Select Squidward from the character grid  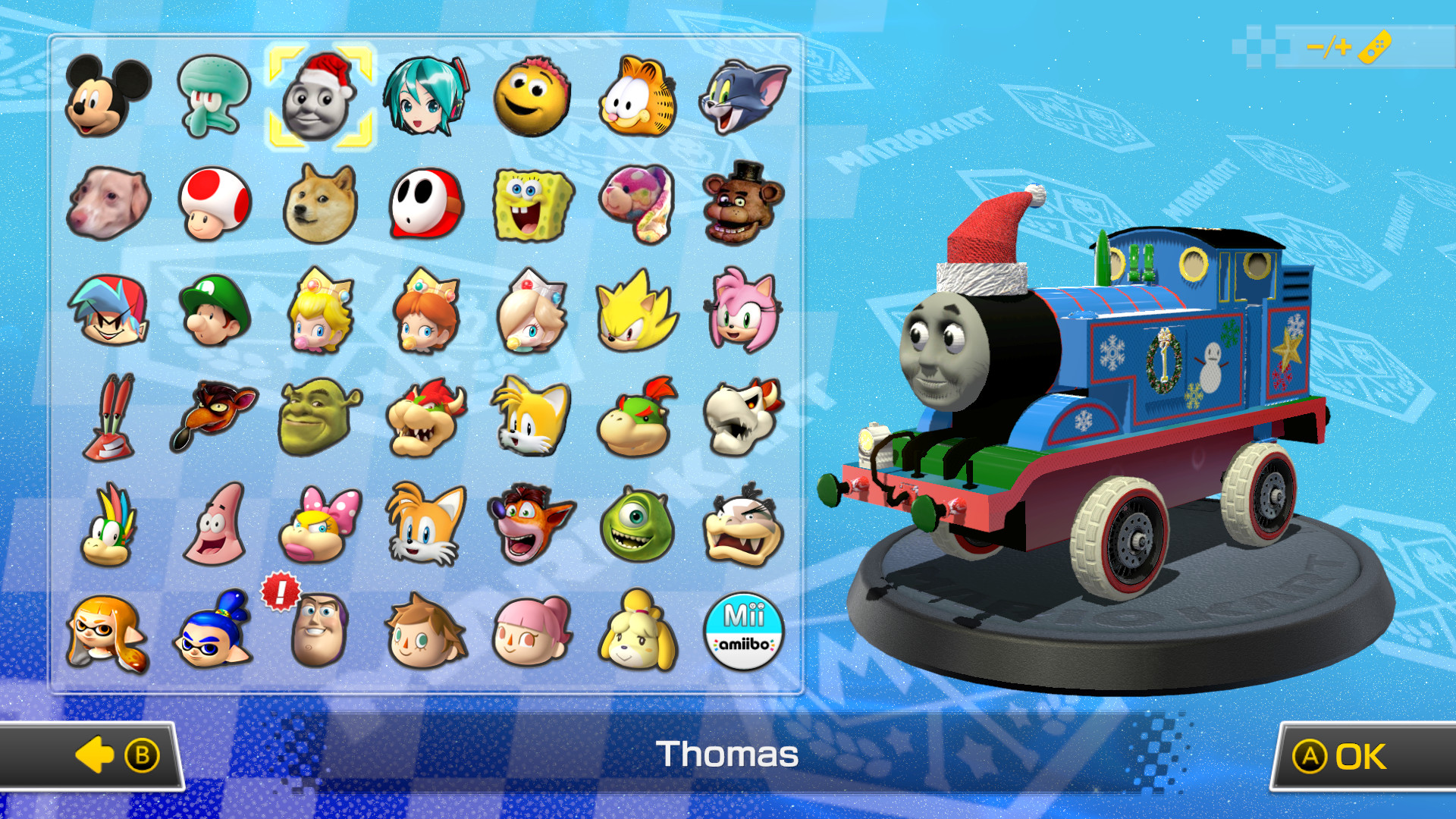pyautogui.click(x=215, y=95)
